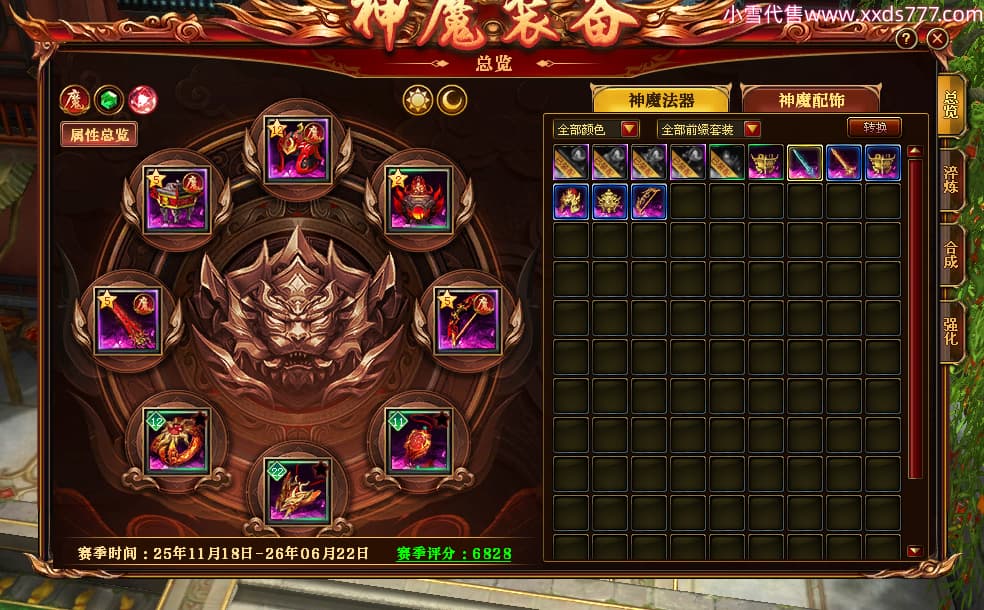Switch to the 神魔配饰 tab
Screen dimensions: 984x610
[810, 100]
